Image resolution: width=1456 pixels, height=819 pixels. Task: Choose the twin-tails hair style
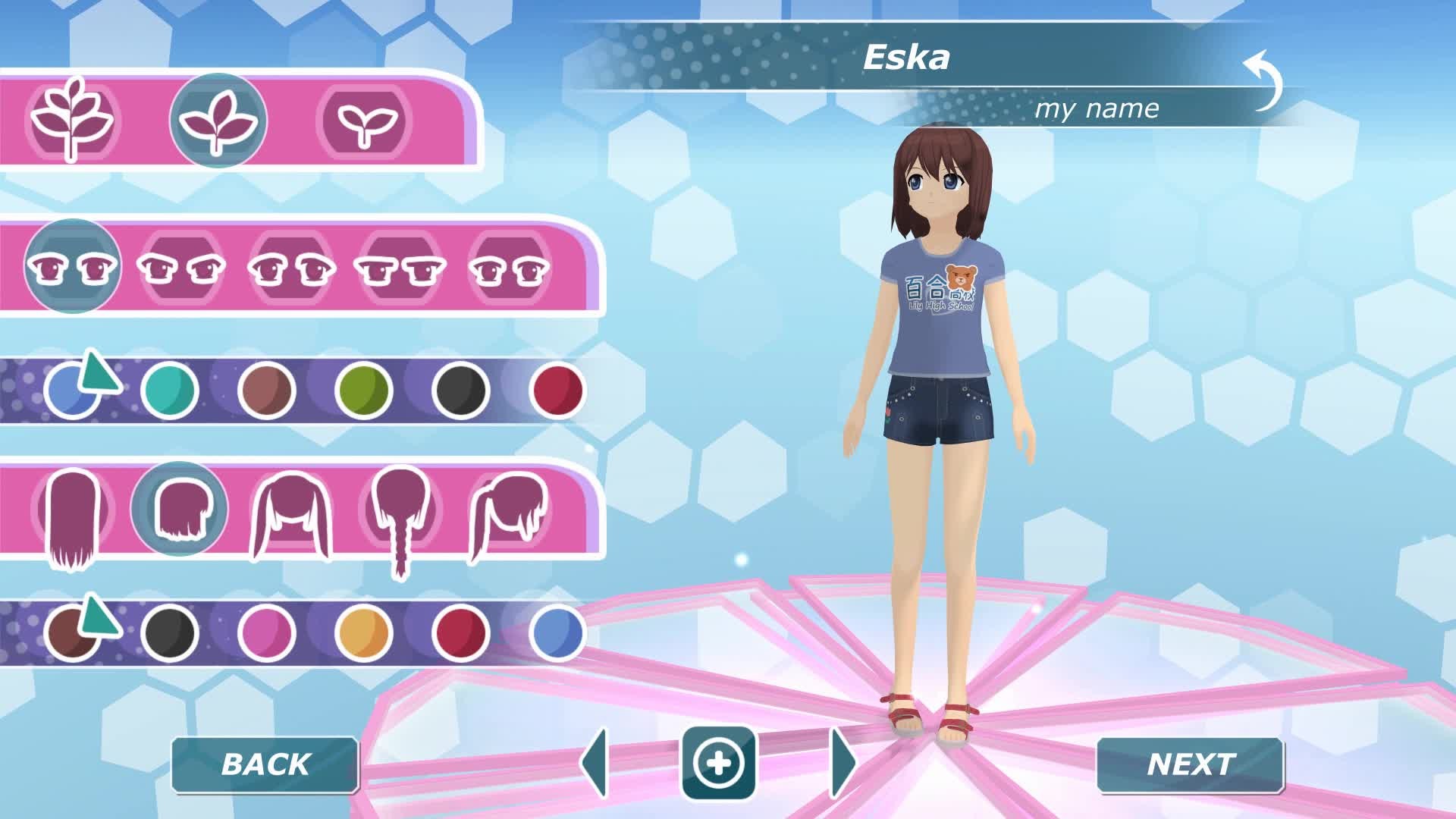point(290,516)
